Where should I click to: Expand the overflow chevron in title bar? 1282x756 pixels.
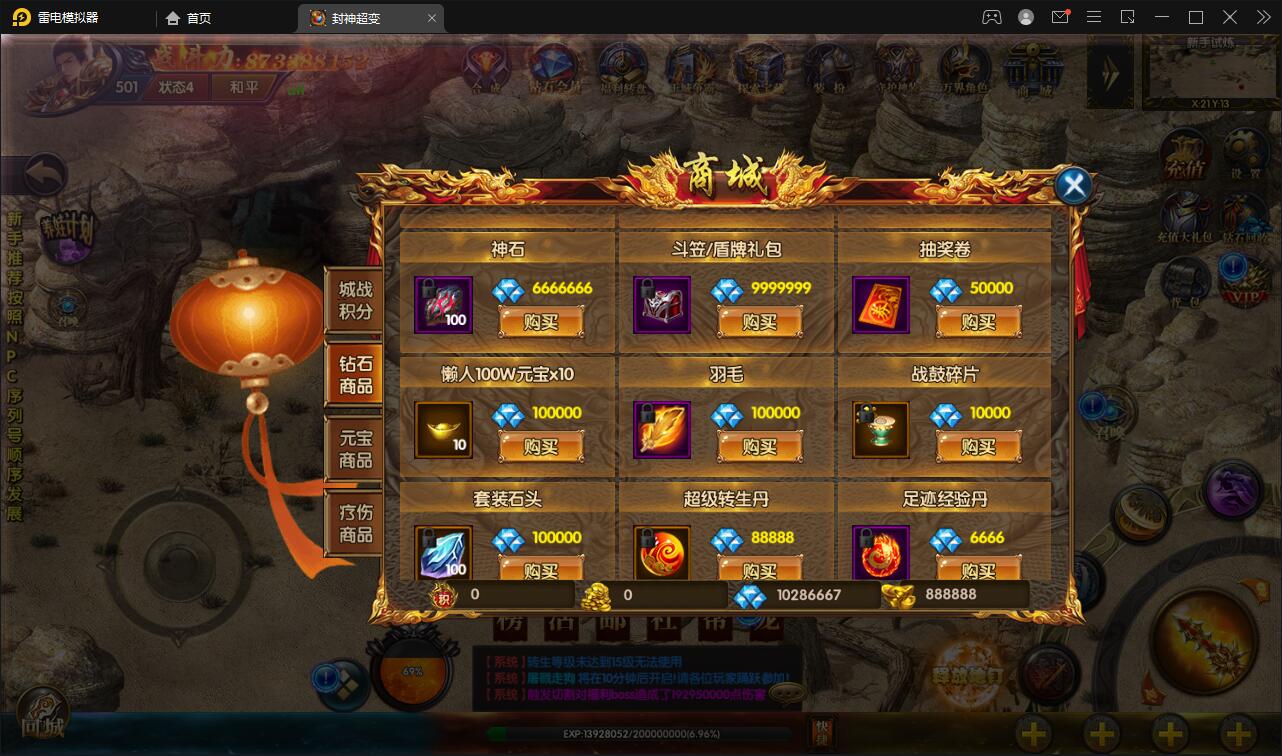[x=1262, y=17]
